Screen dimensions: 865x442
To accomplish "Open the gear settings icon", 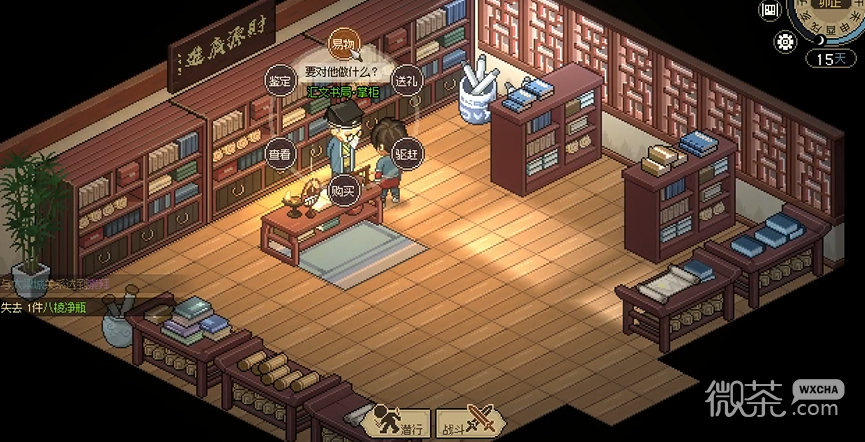I will 785,43.
